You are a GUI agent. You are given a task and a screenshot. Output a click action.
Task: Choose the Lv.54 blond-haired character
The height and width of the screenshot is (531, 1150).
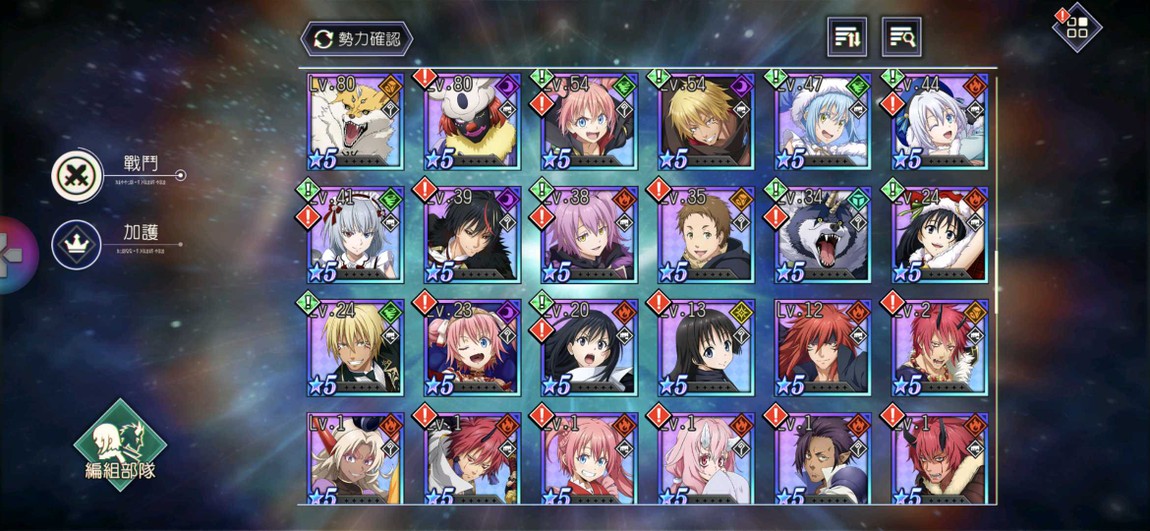click(705, 121)
